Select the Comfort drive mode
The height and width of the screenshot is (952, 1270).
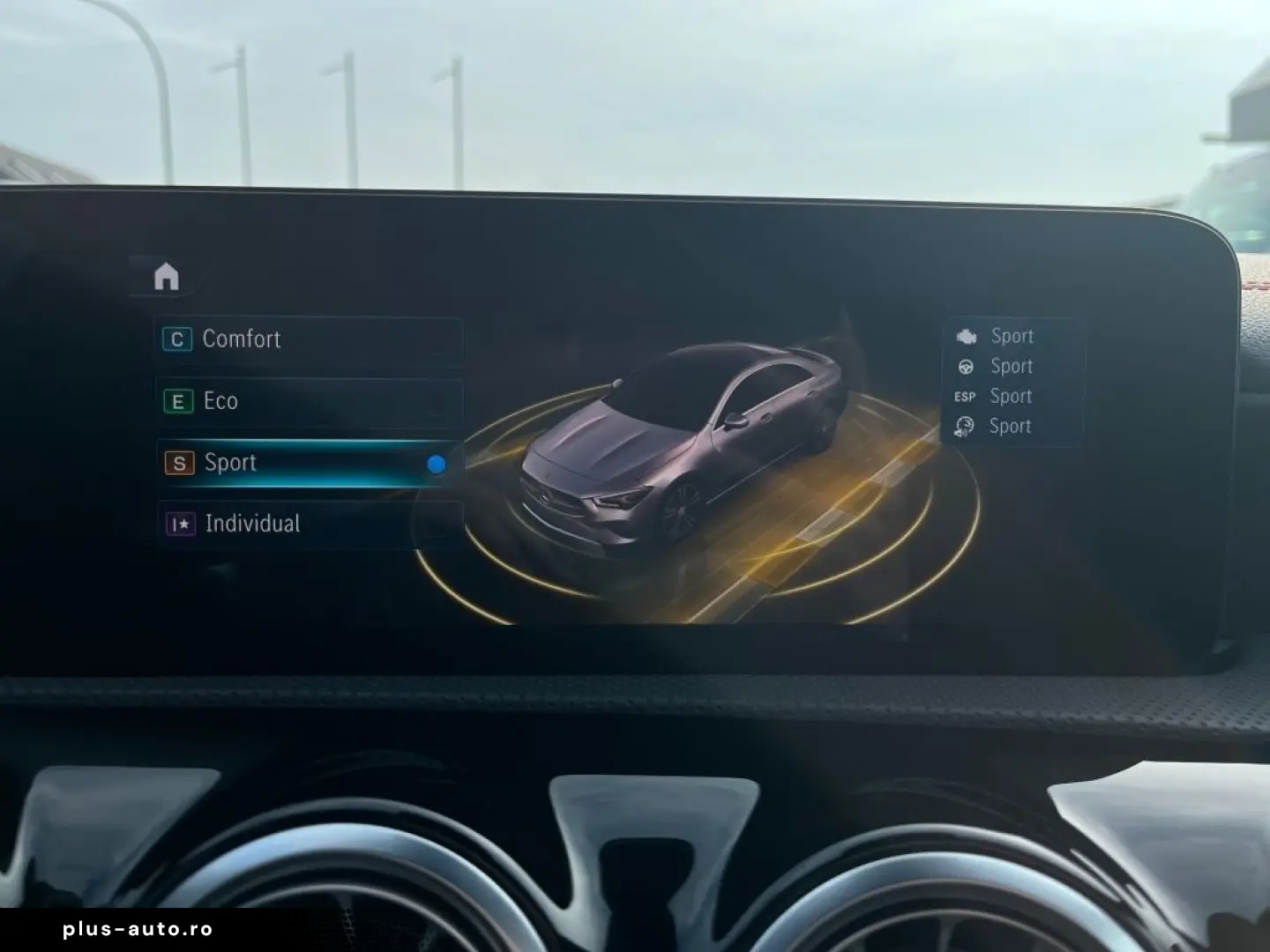pos(309,340)
